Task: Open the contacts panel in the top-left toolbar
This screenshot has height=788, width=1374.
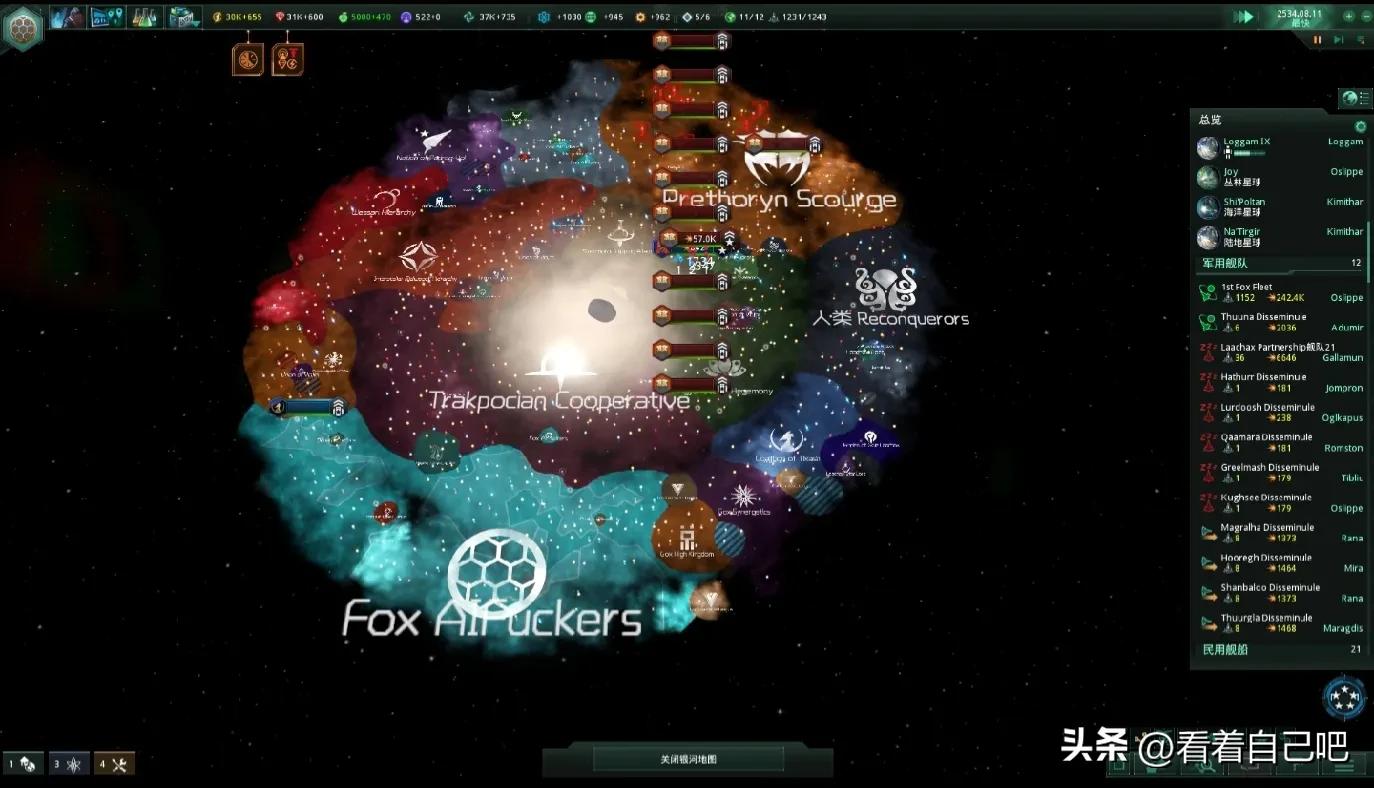Action: (x=67, y=17)
